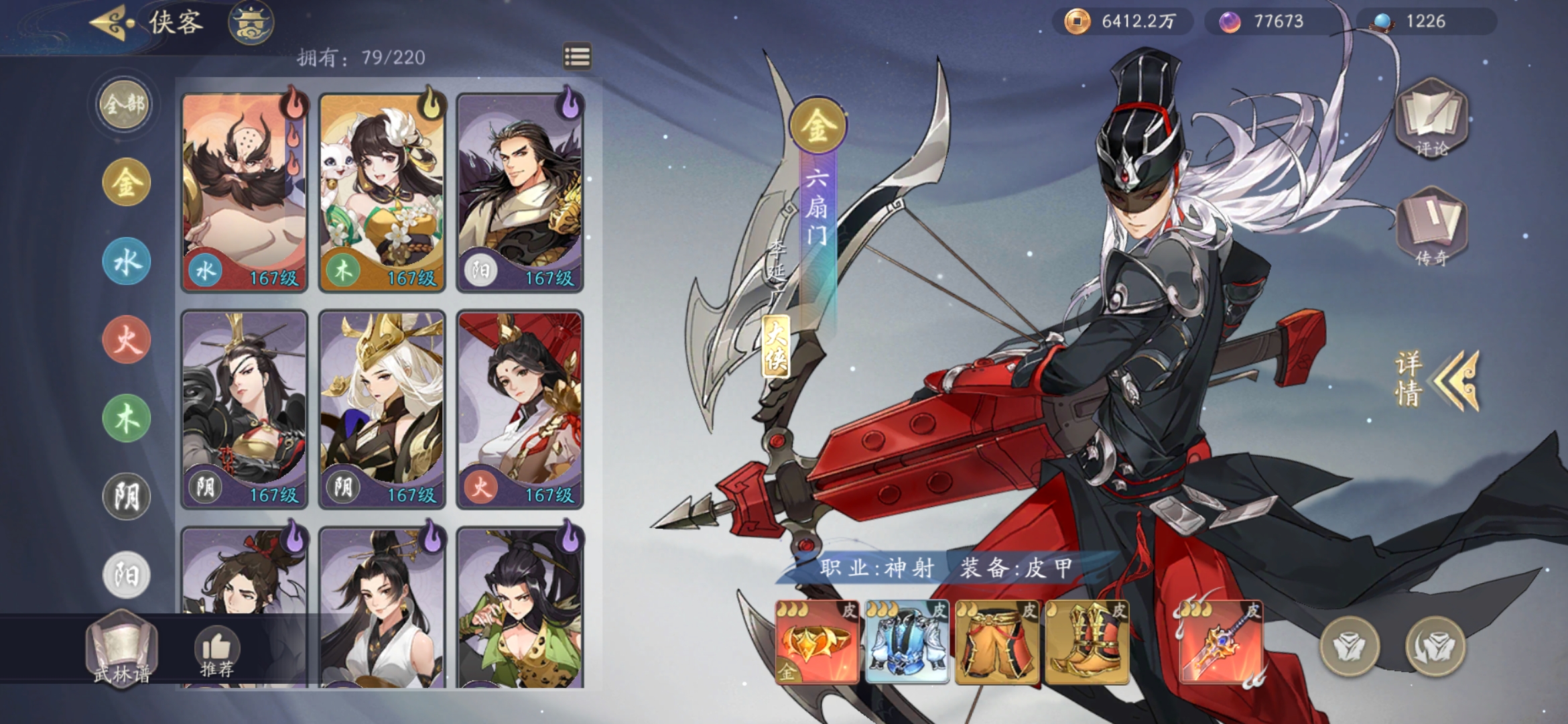Expand the 详情 details panel
Viewport: 1568px width, 724px height.
point(1437,379)
